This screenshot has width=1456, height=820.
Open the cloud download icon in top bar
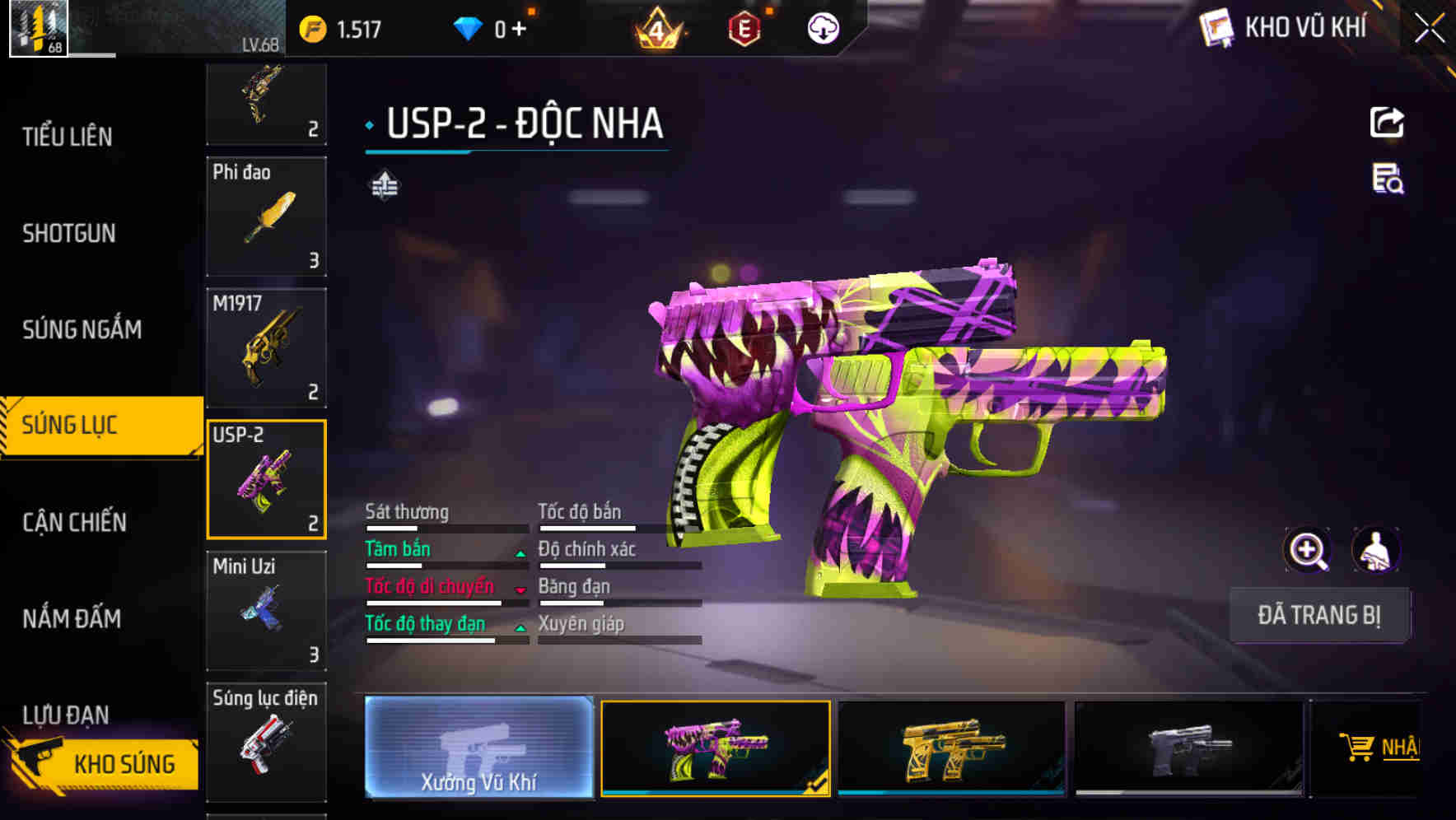click(823, 27)
